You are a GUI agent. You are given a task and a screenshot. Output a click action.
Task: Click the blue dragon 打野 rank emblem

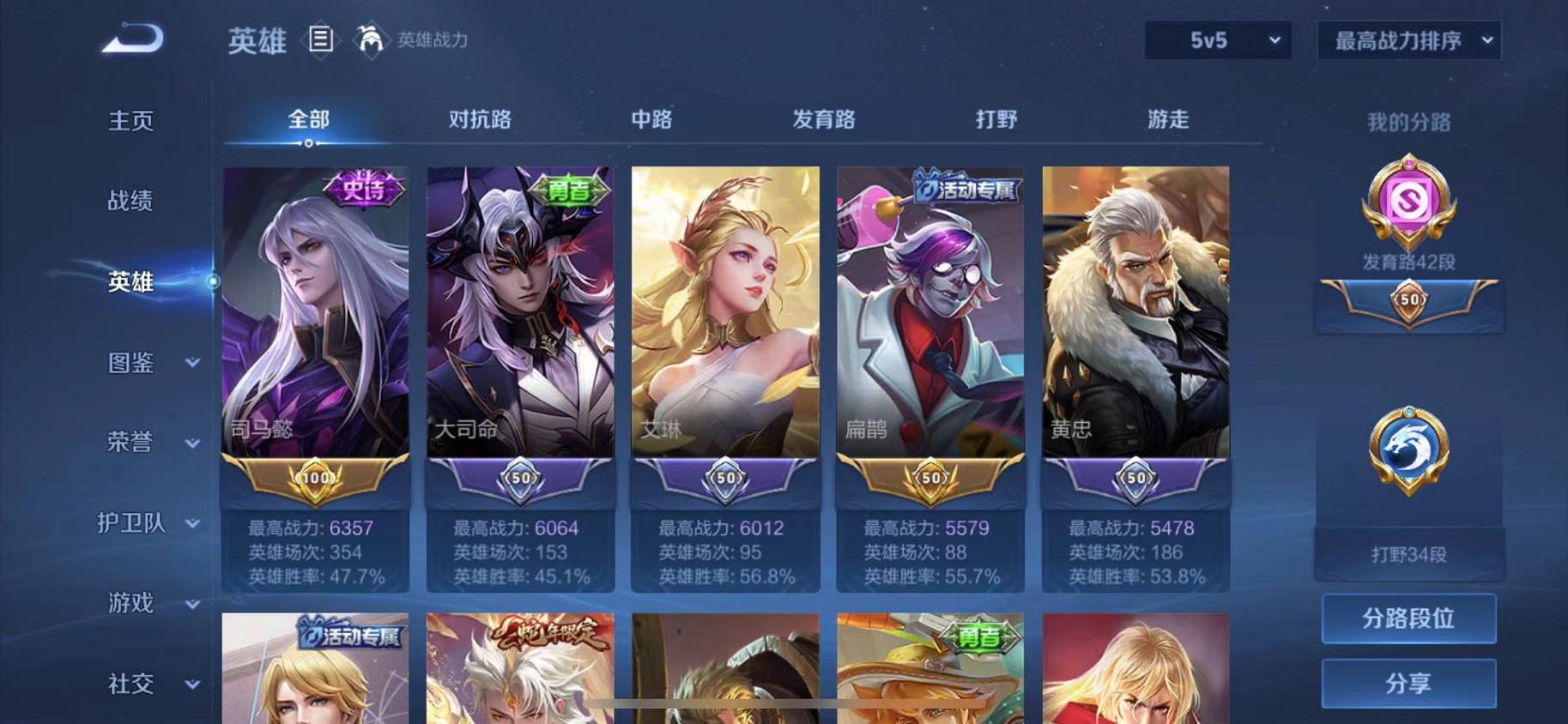click(1408, 446)
